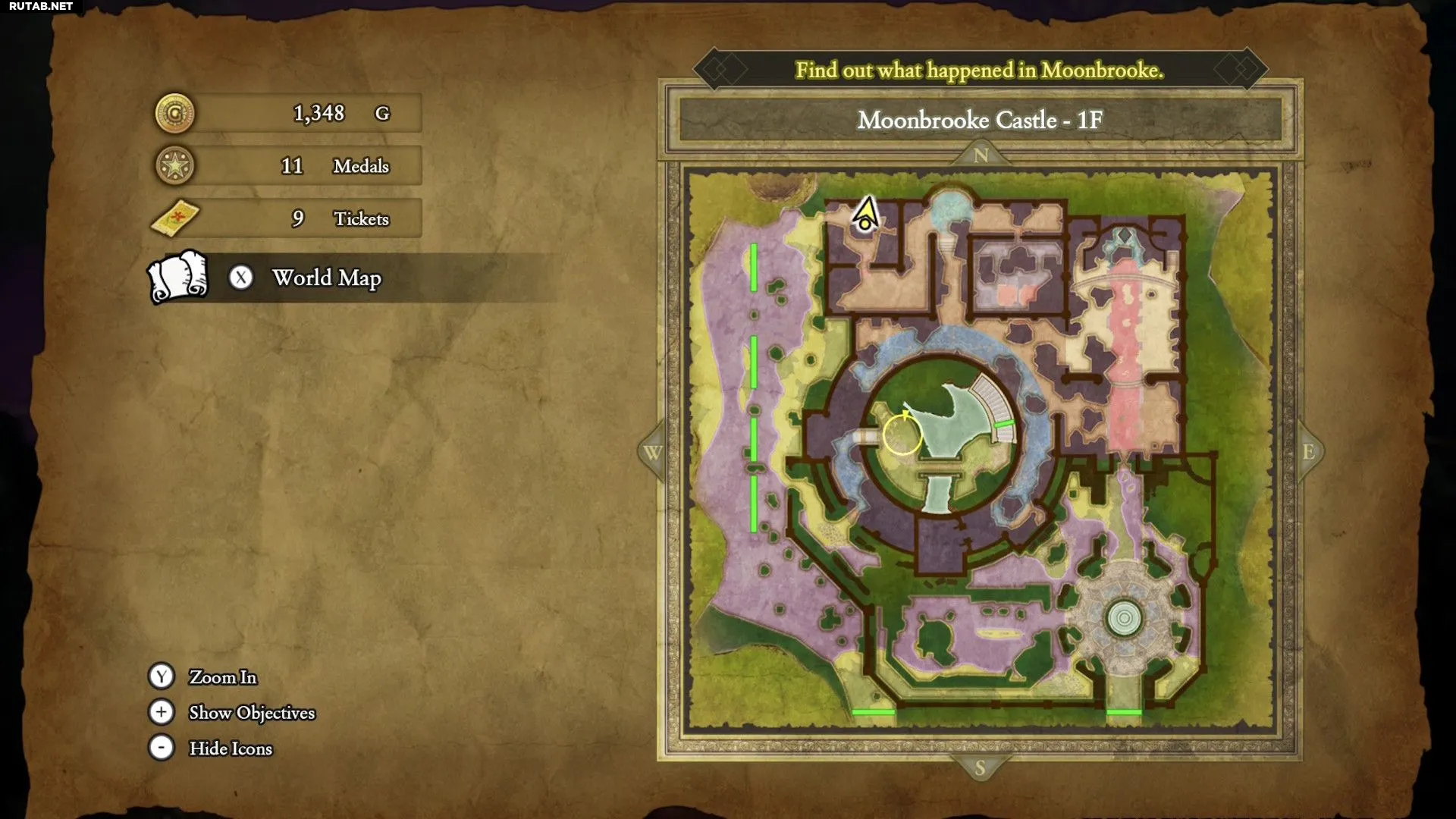Choose Show Objectives

click(x=251, y=713)
